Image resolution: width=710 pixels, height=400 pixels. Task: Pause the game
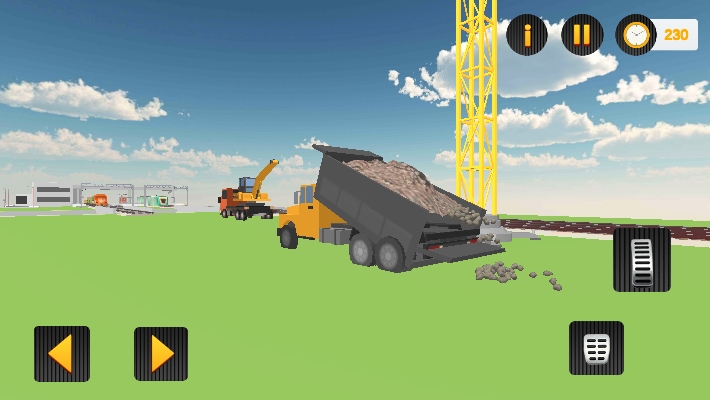(x=582, y=35)
